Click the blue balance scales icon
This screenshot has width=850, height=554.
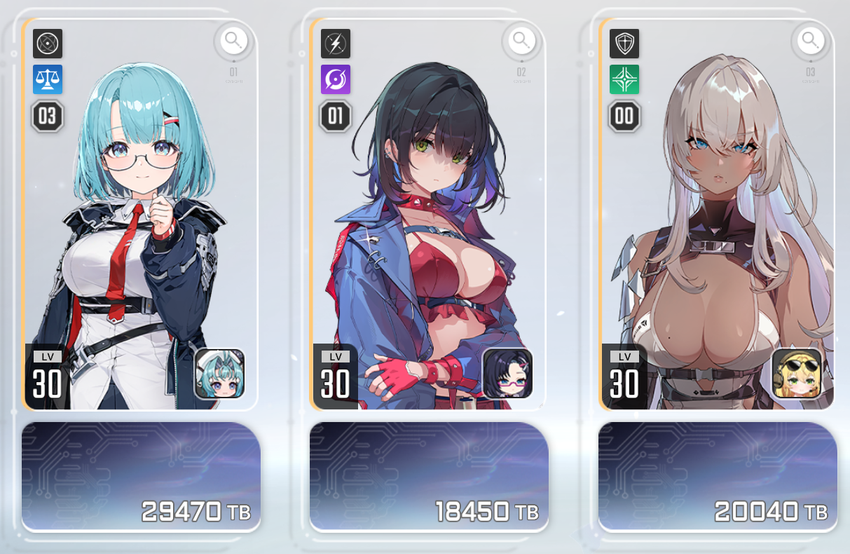48,79
